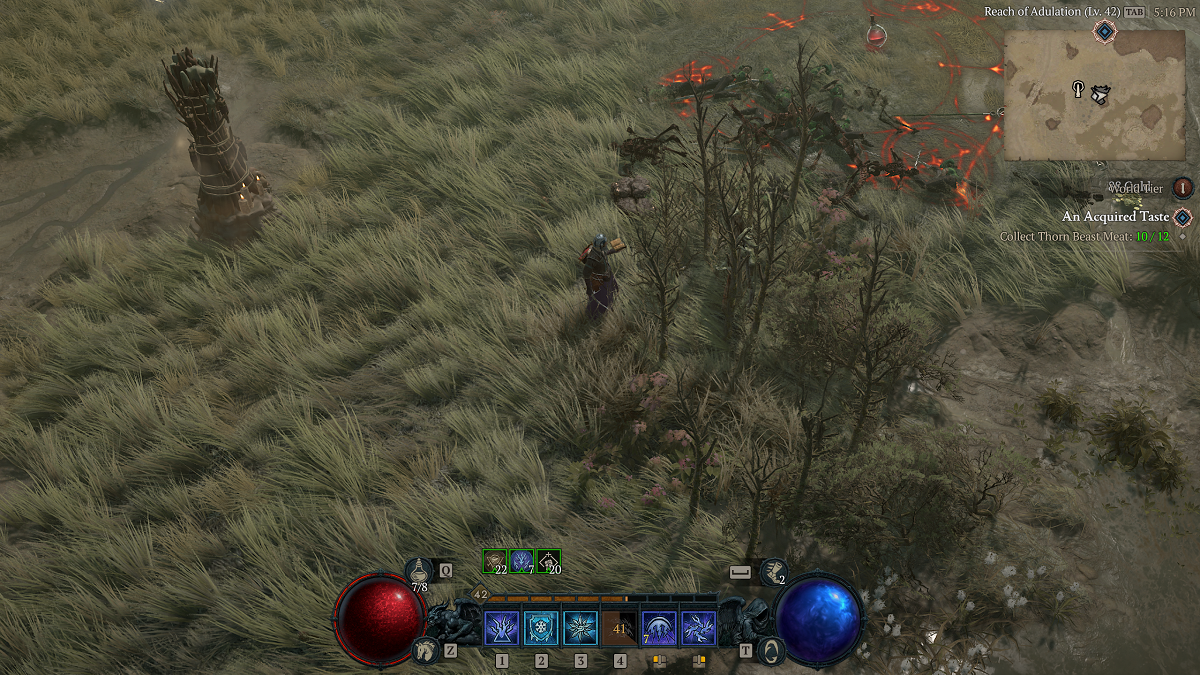Fire the scattered lightning sparks skill
The height and width of the screenshot is (675, 1200).
click(698, 629)
